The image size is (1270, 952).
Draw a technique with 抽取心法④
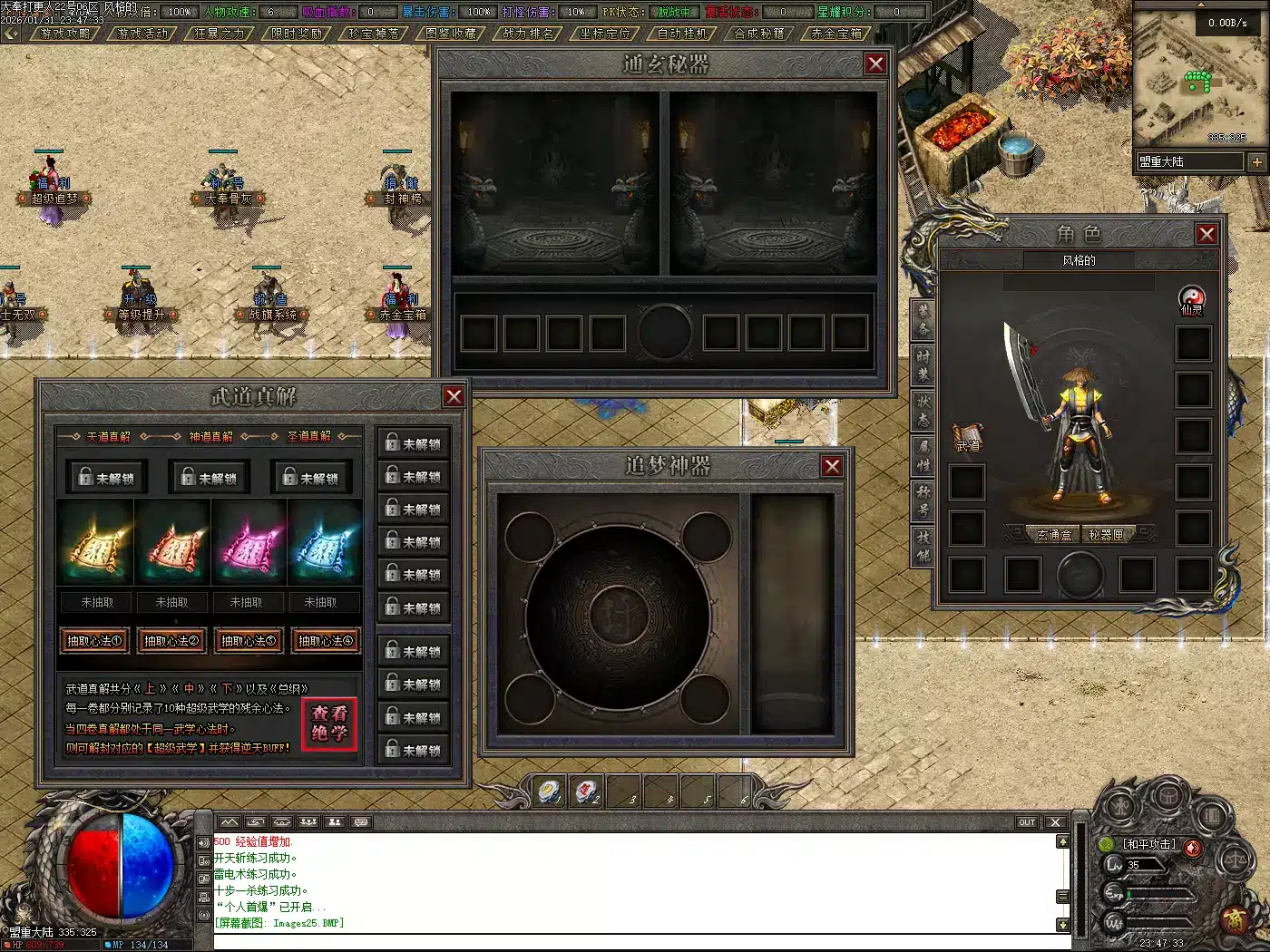click(x=325, y=641)
